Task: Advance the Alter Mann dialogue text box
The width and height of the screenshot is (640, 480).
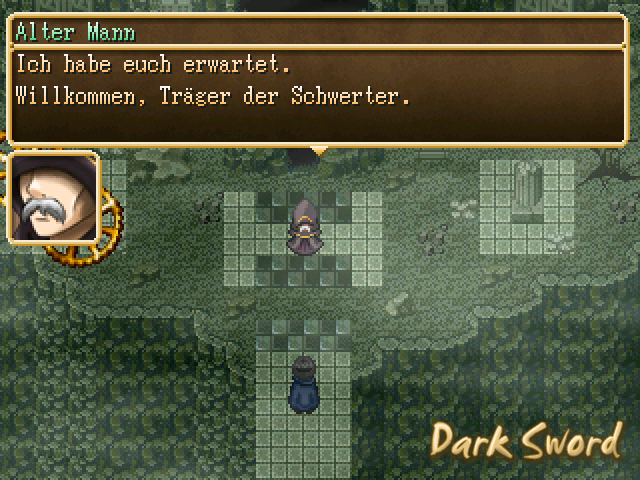Action: tap(319, 96)
